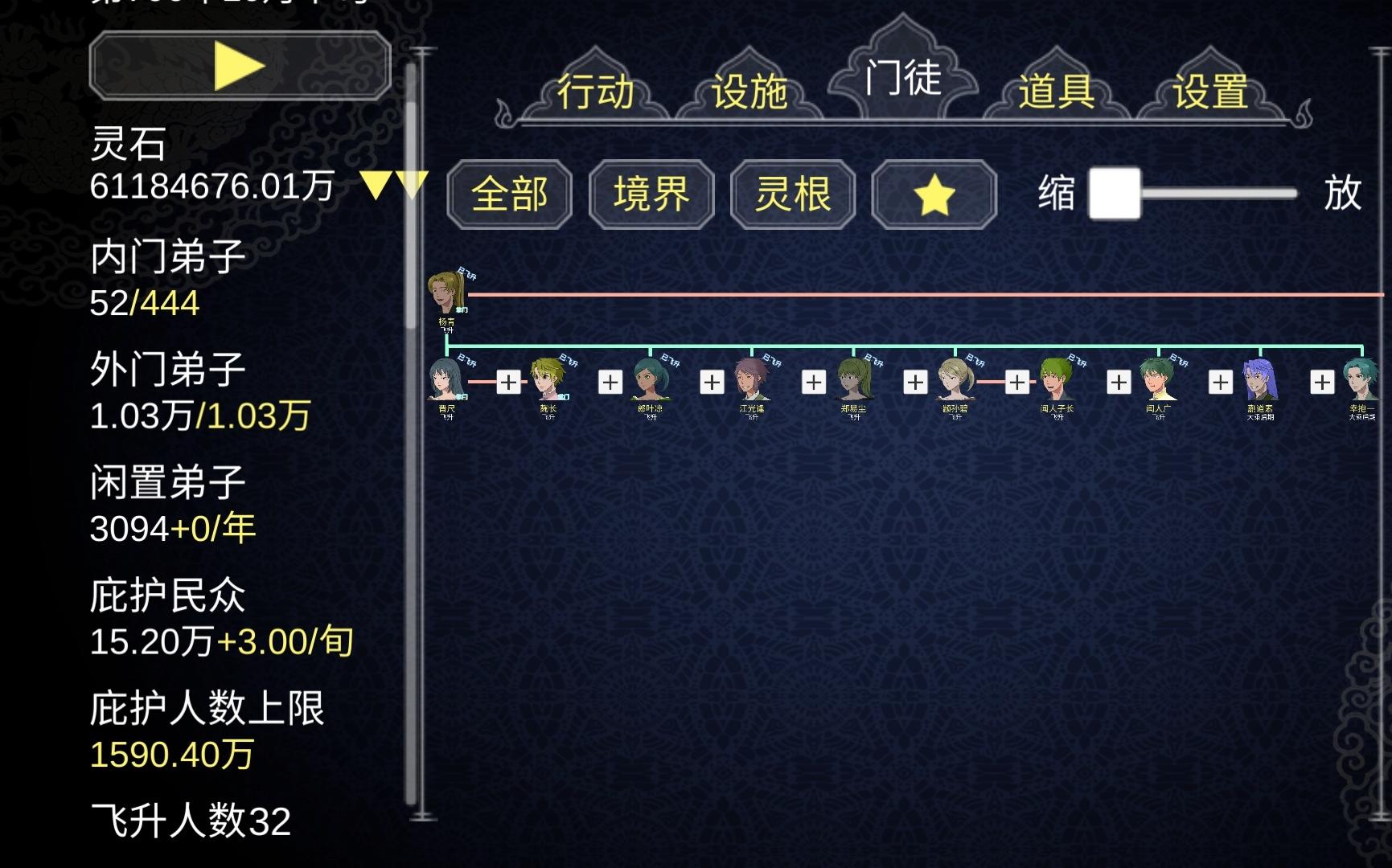
Task: Expand the spirit stone details with the double arrows
Action: click(x=393, y=186)
